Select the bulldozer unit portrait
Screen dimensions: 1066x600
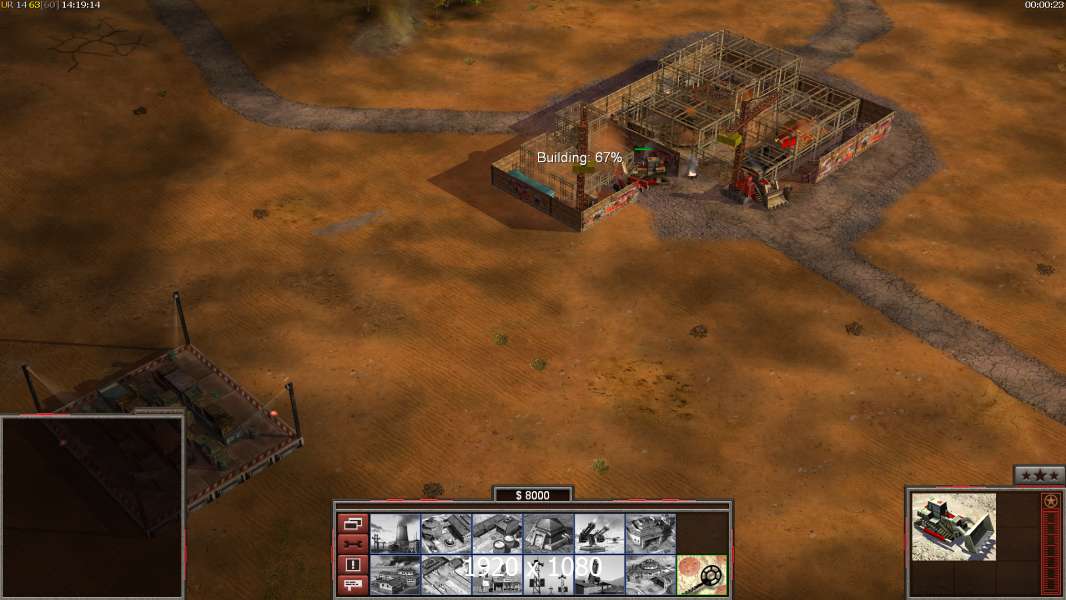(x=954, y=526)
